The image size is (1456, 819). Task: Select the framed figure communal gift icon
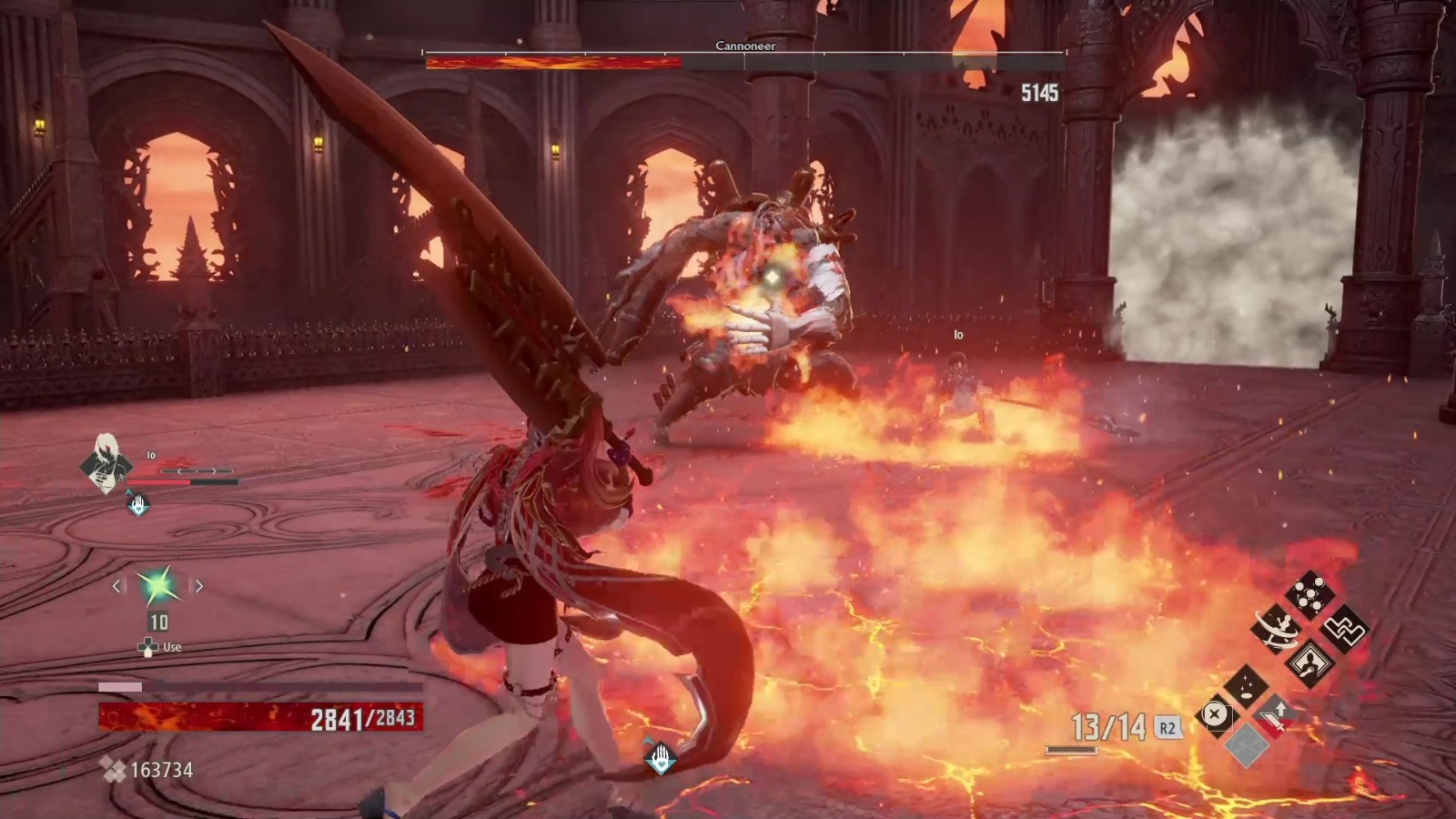click(x=1309, y=662)
